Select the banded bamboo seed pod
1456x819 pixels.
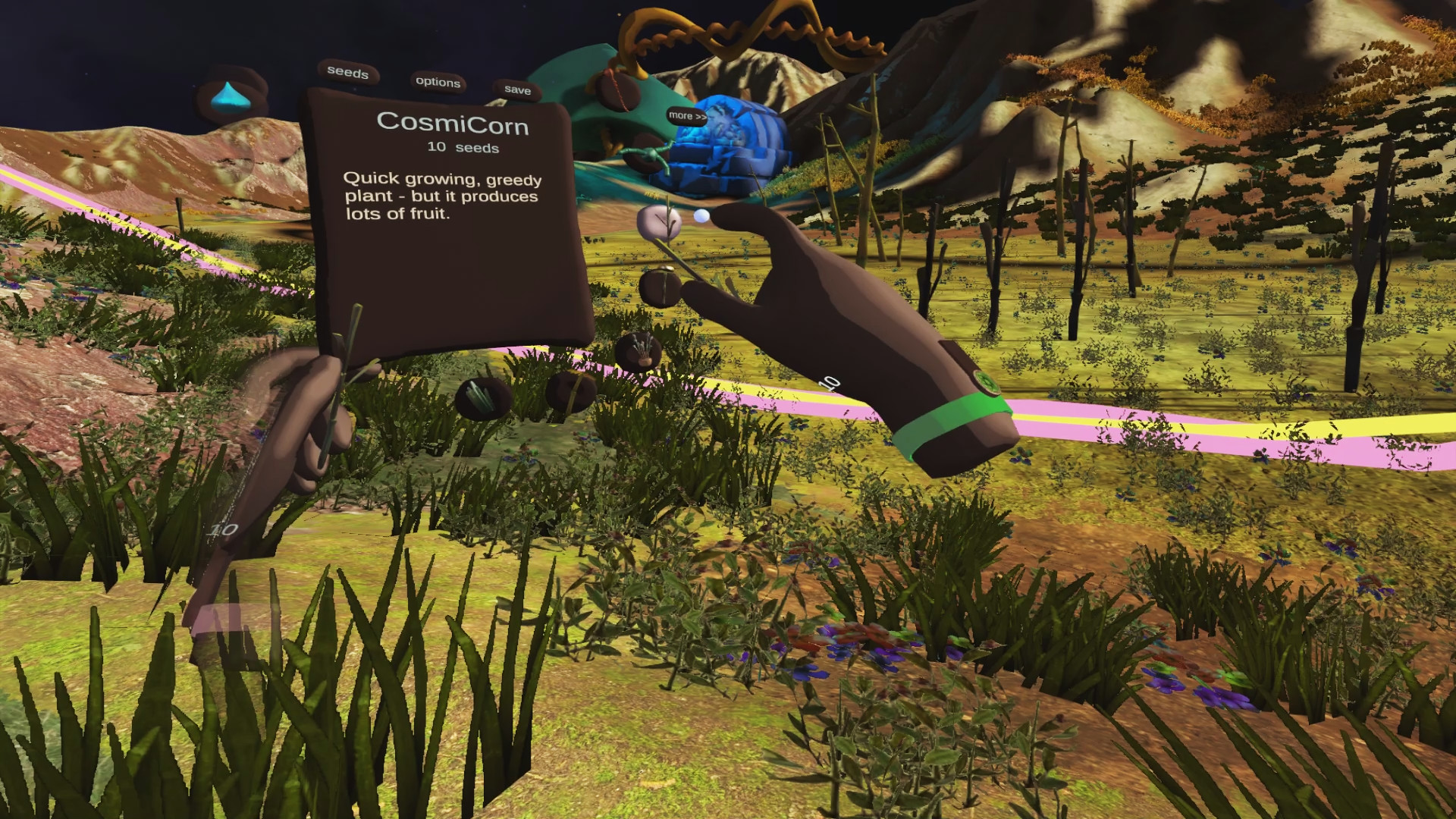571,394
